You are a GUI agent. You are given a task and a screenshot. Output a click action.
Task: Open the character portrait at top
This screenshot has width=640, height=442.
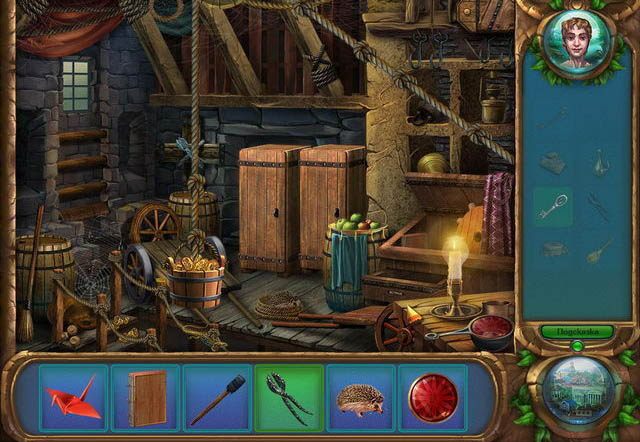575,45
